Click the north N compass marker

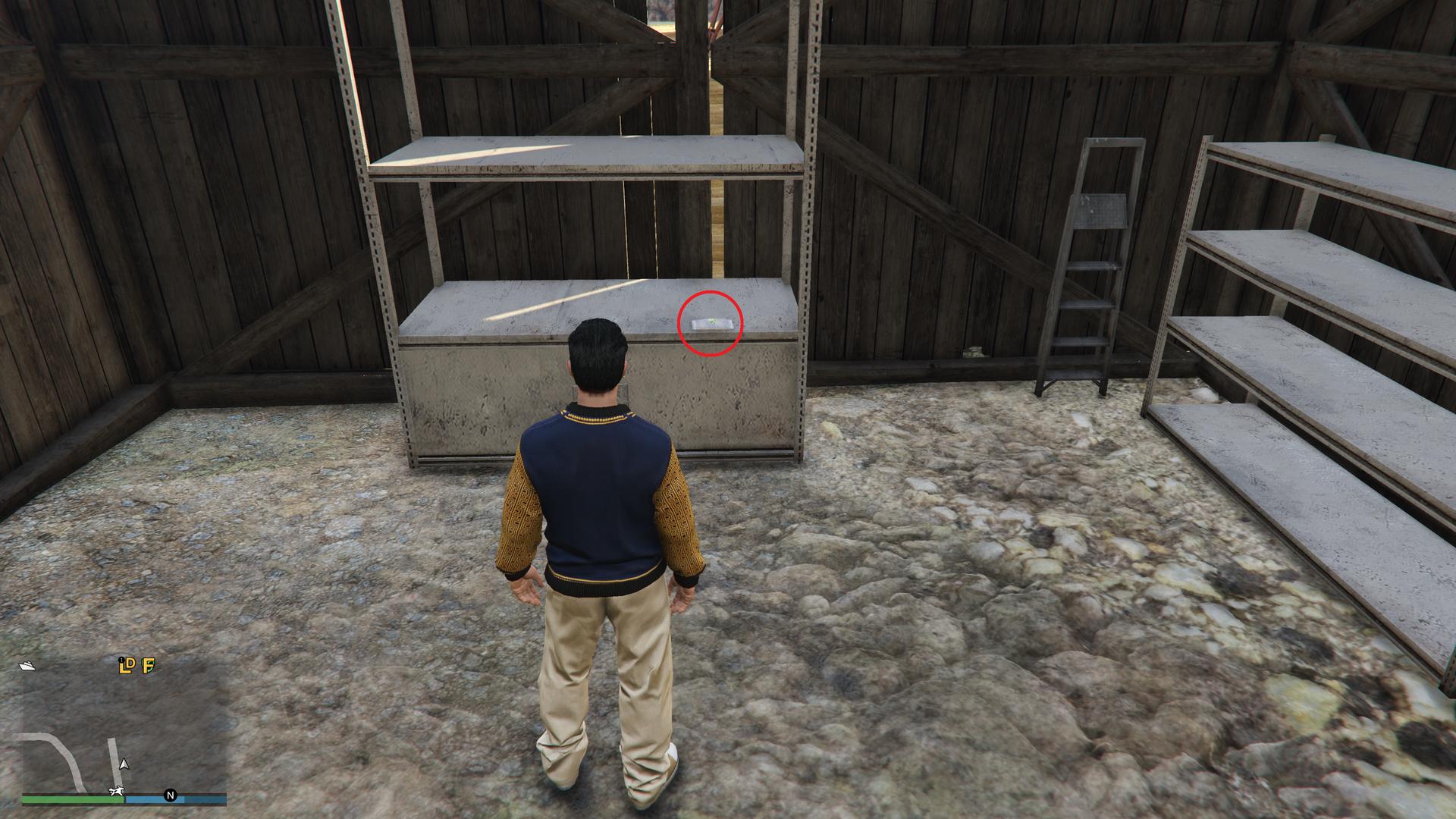[x=171, y=795]
